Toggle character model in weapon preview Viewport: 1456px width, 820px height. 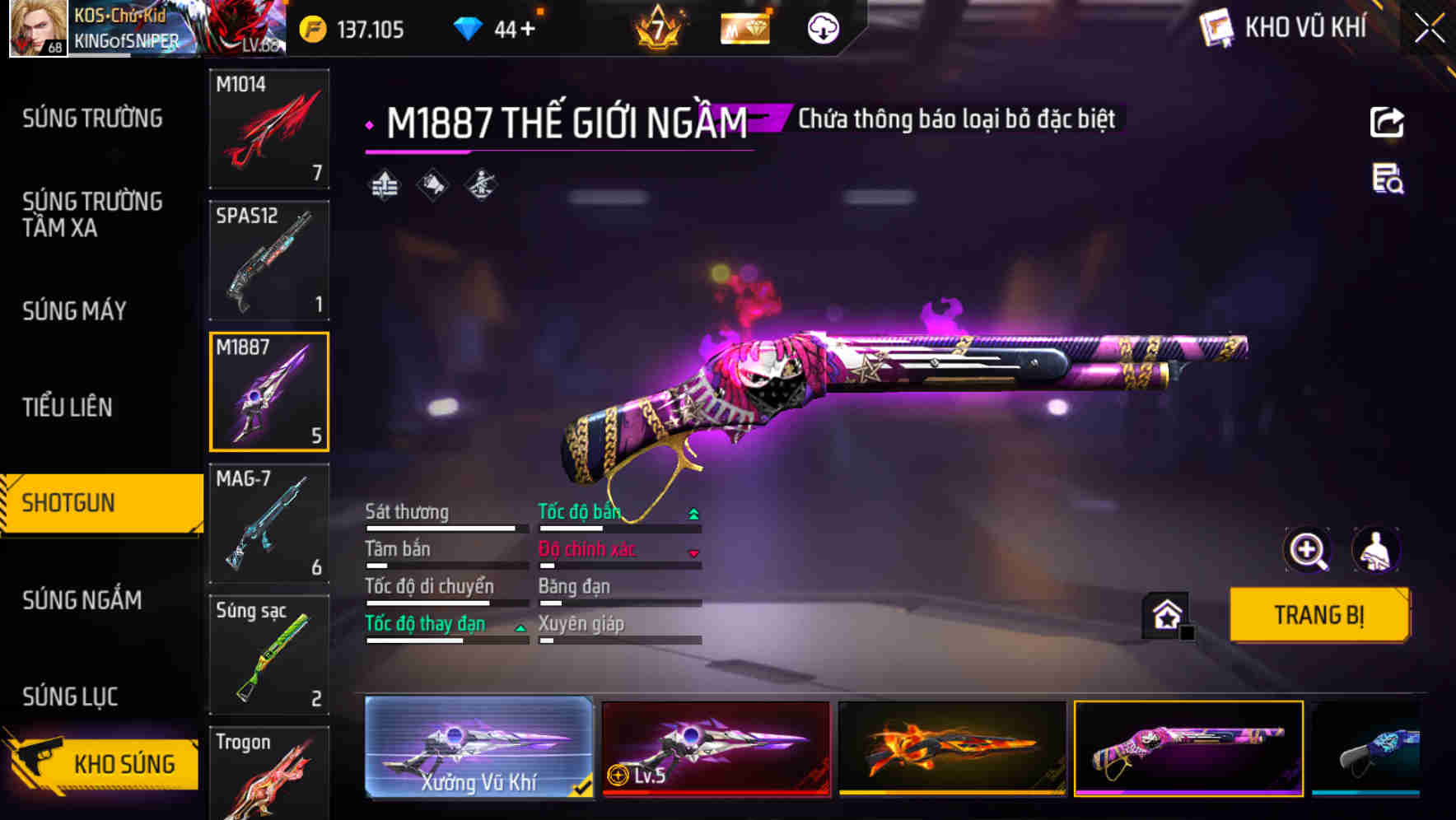pos(1374,550)
